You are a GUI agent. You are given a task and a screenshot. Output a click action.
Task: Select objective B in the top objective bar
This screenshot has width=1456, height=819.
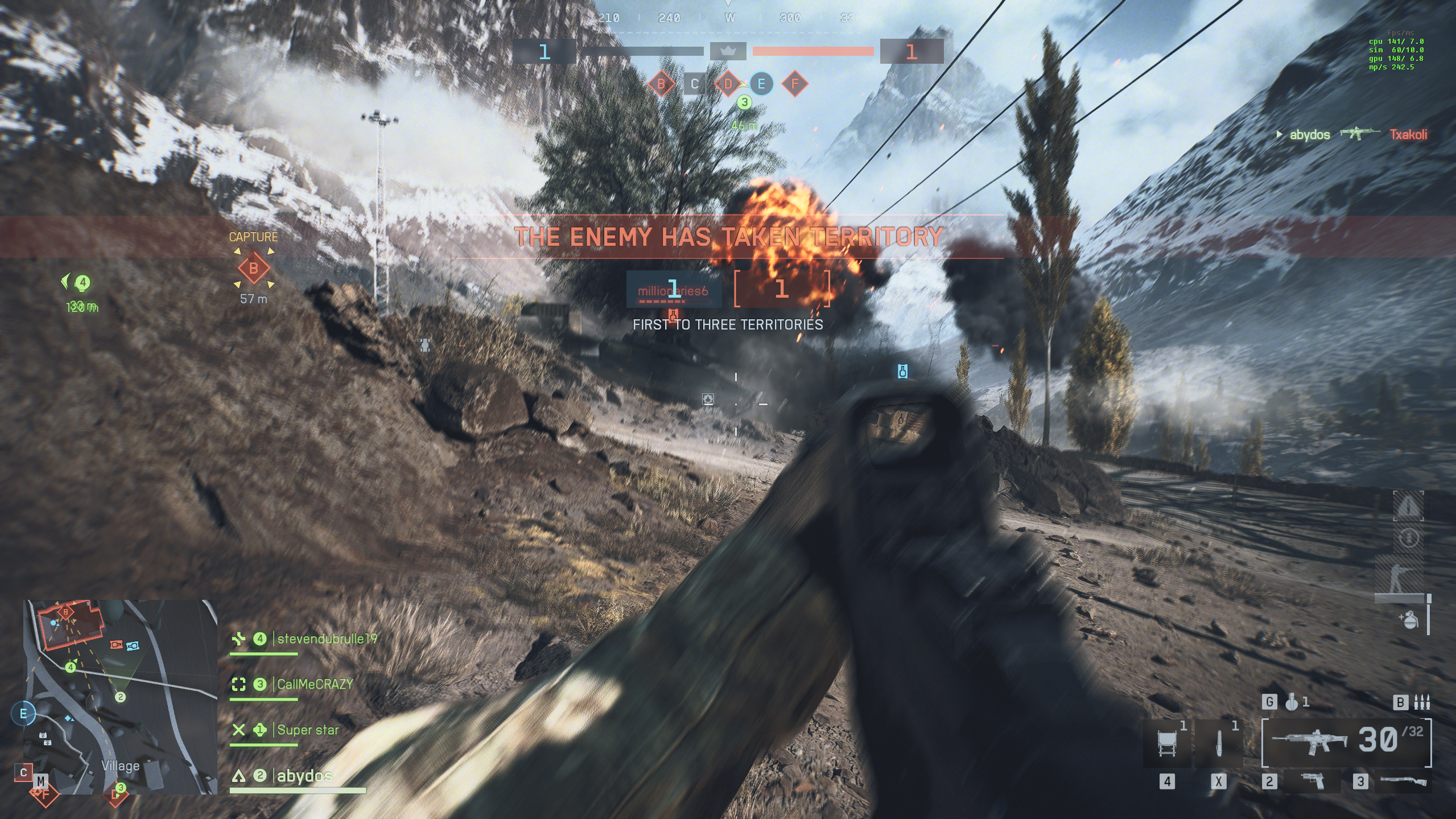click(x=661, y=84)
